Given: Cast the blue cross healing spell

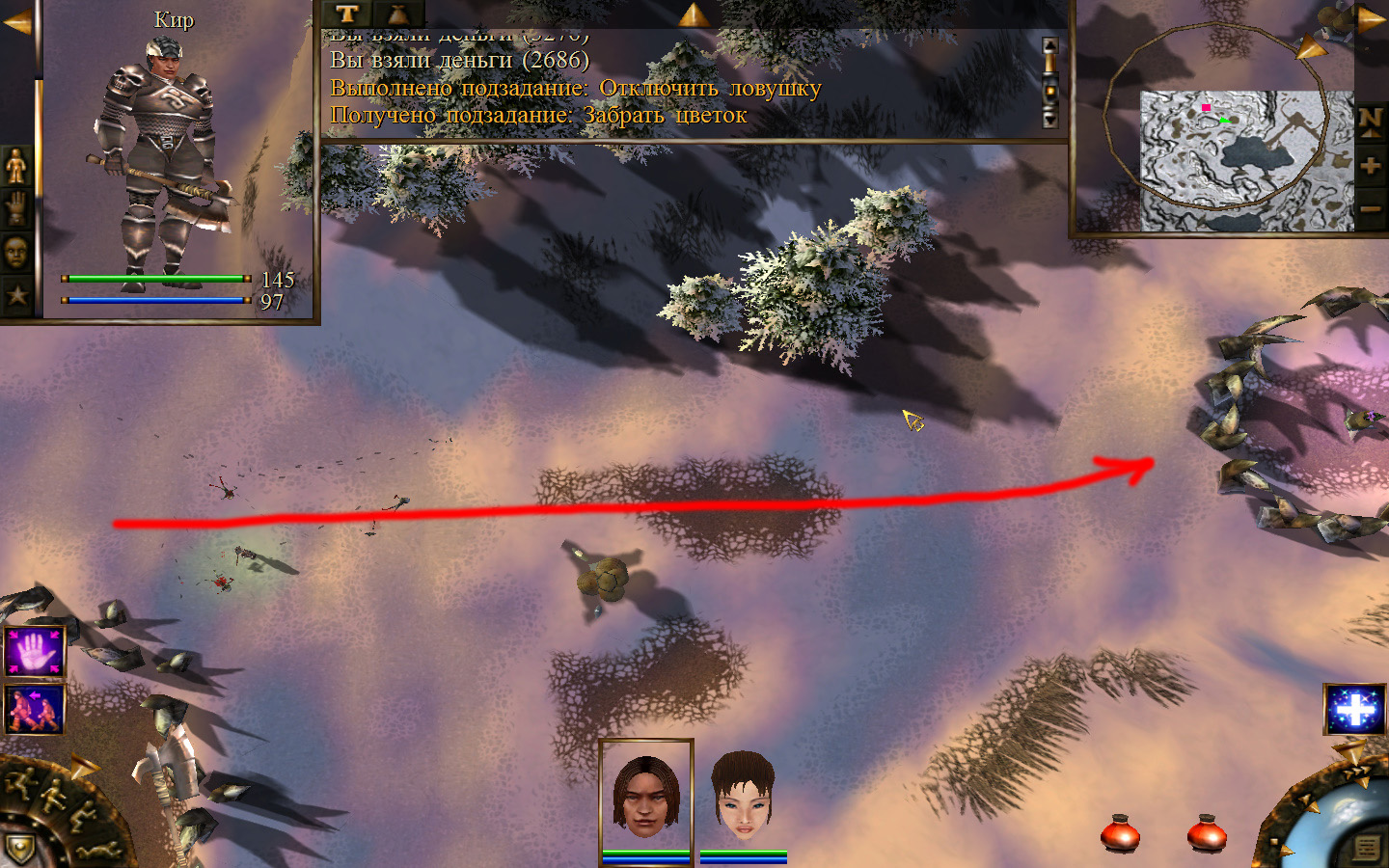Looking at the screenshot, I should pyautogui.click(x=1354, y=709).
